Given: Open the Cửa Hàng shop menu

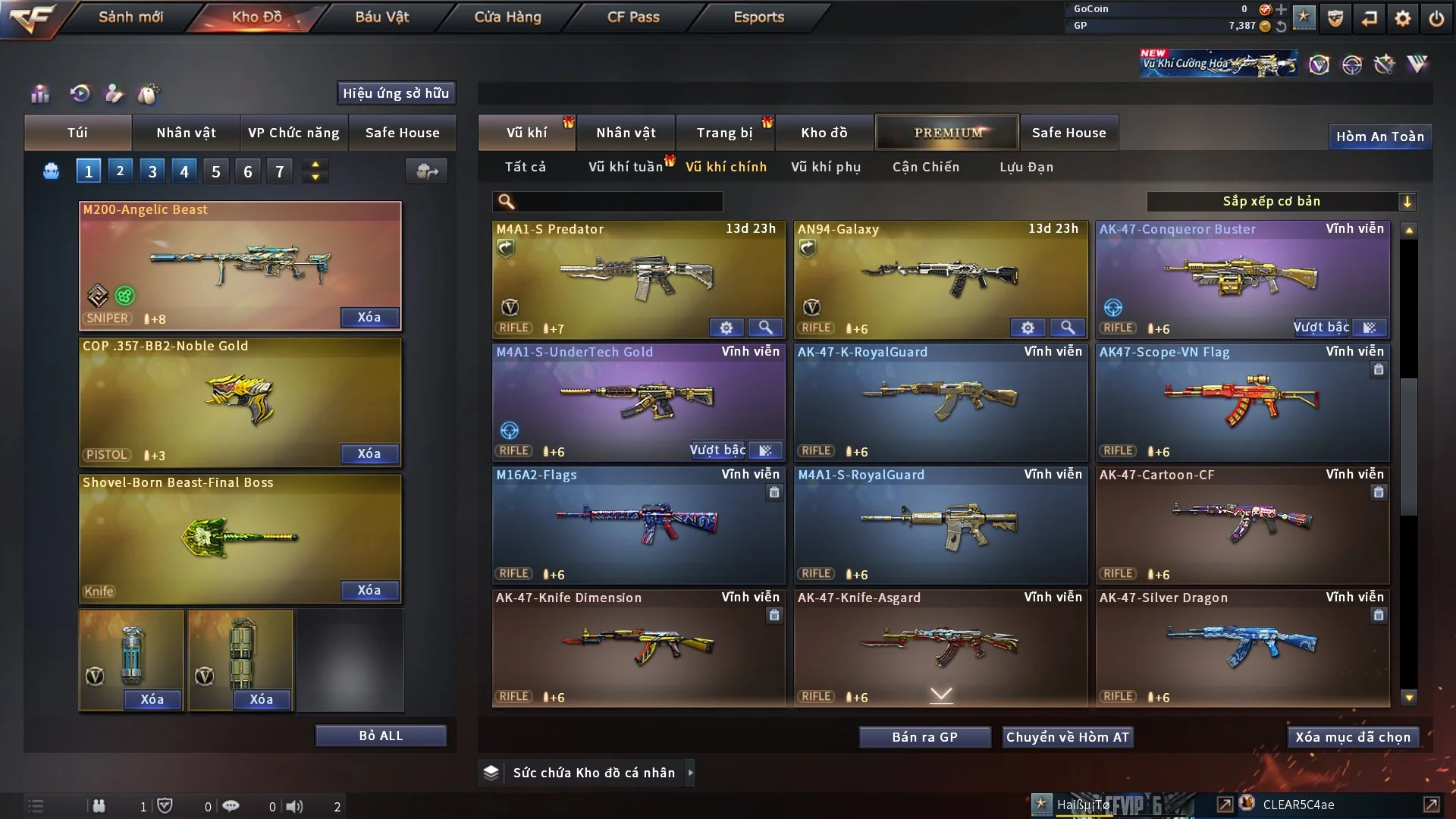Looking at the screenshot, I should point(507,17).
